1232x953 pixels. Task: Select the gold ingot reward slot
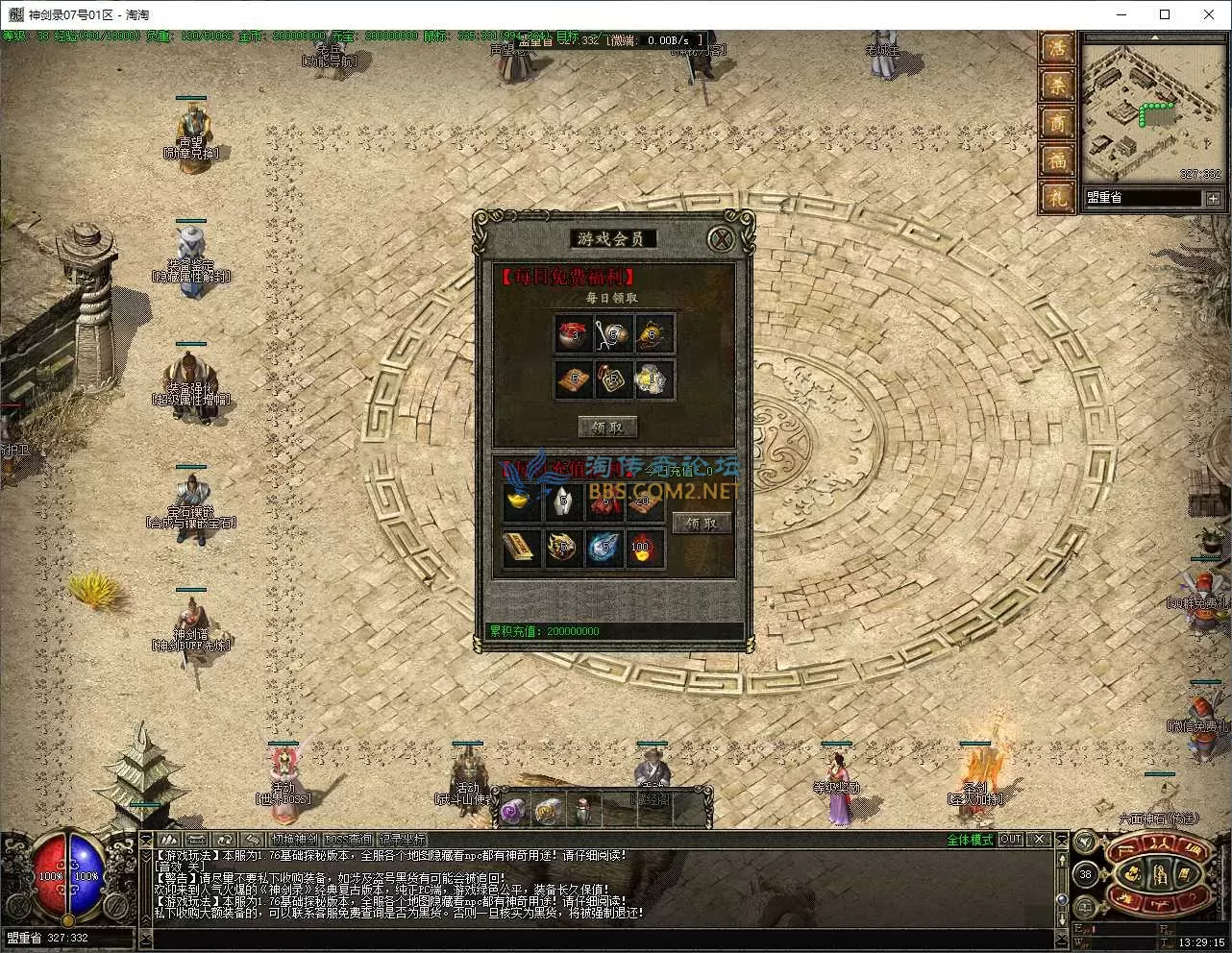tap(522, 501)
